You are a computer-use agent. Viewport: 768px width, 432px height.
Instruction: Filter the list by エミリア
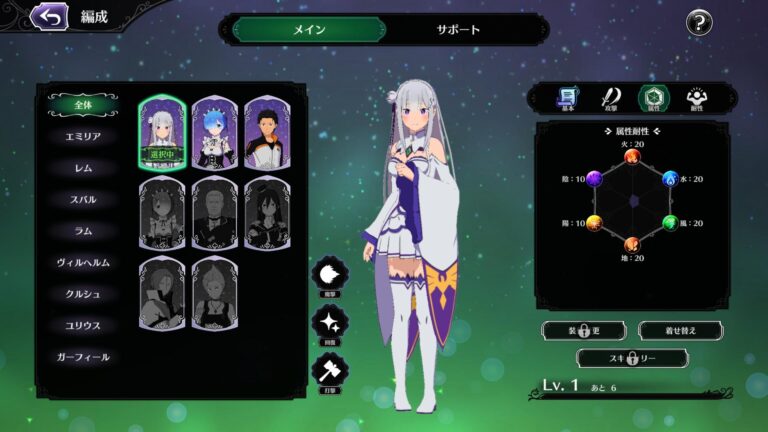tap(83, 136)
